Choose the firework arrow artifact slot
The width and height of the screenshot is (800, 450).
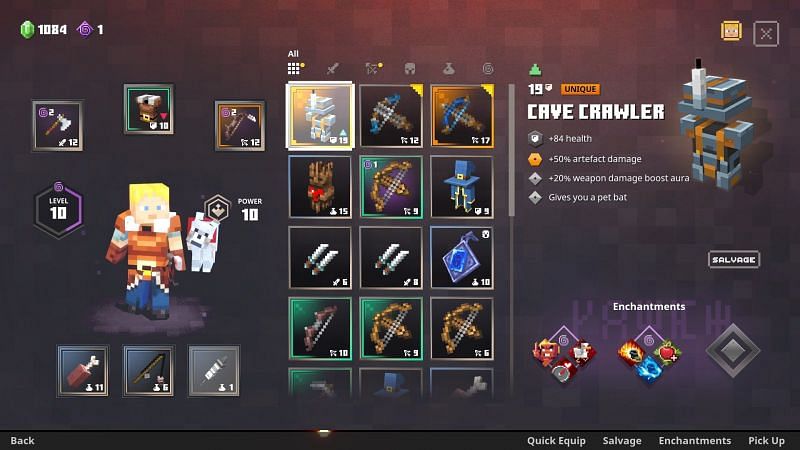tap(214, 370)
